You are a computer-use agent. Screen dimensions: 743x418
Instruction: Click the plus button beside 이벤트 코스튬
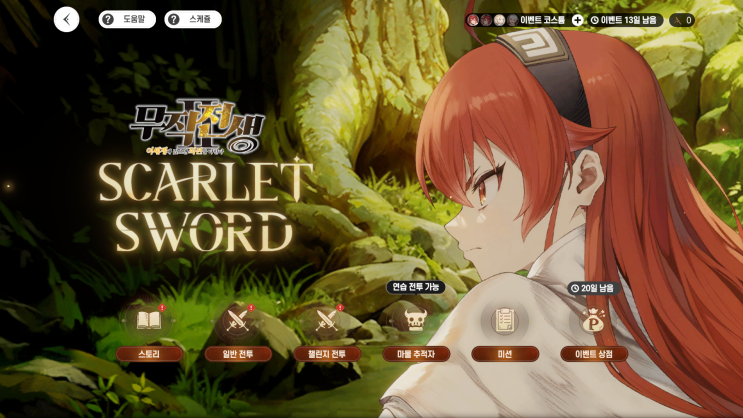[x=577, y=20]
